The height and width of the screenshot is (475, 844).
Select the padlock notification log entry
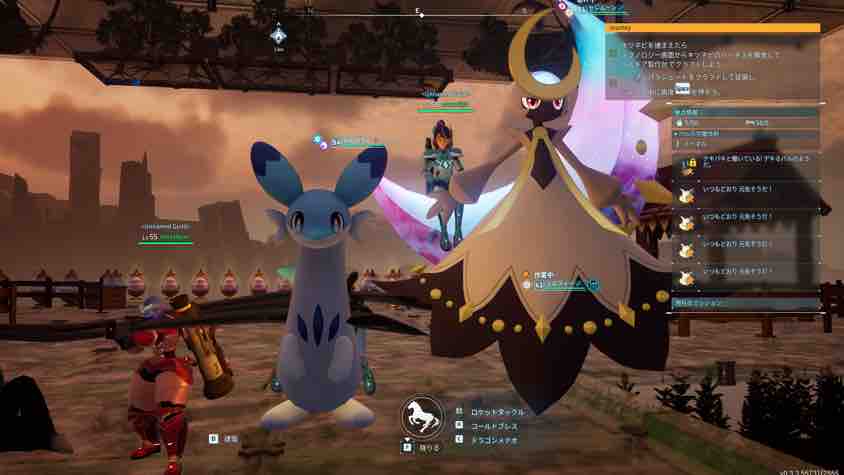point(747,163)
